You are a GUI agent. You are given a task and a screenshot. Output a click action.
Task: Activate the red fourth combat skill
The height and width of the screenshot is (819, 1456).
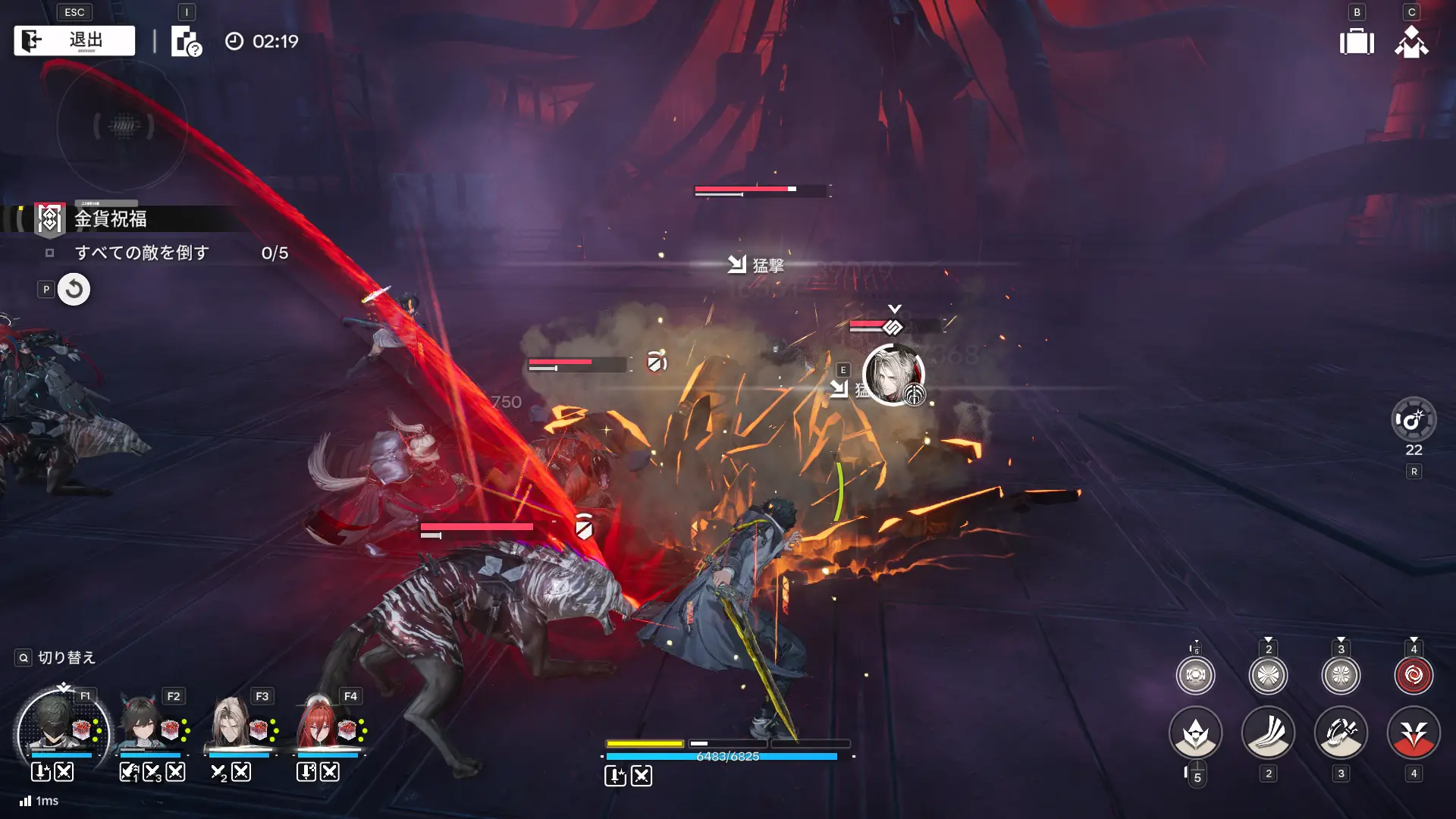tap(1414, 733)
